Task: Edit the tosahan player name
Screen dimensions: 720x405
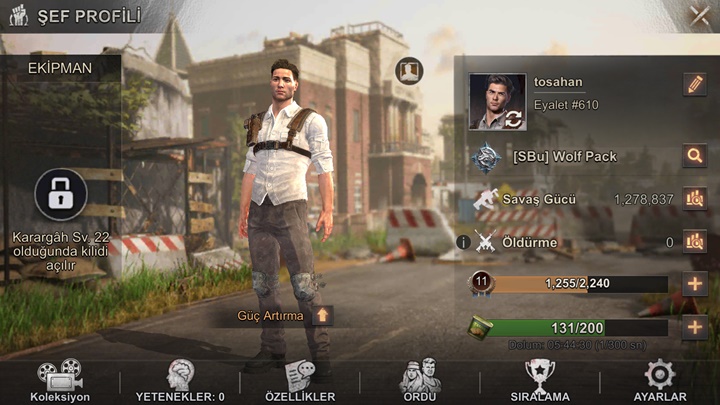Action: coord(694,85)
